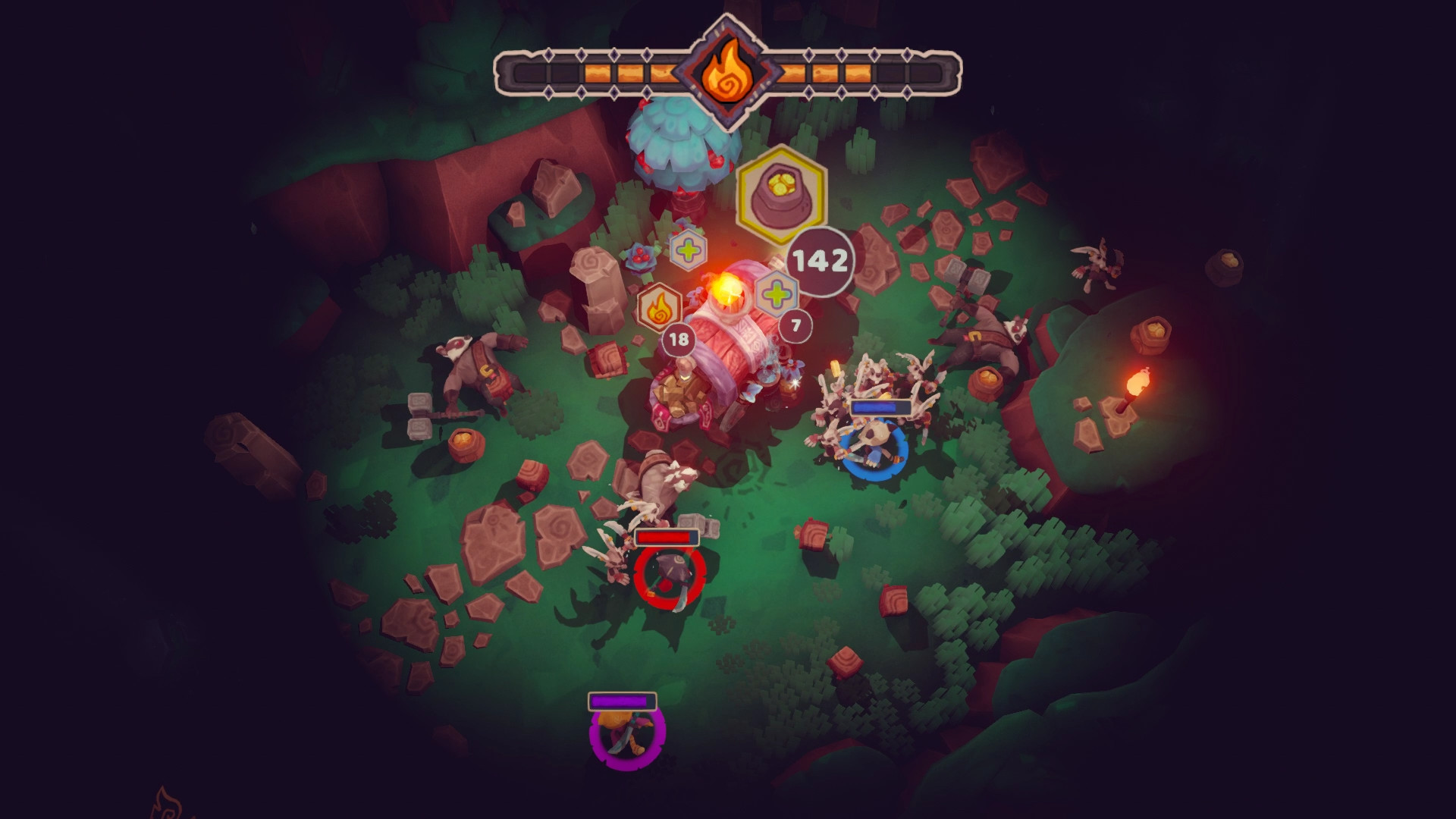Click the fire hexagon icon above the caravan

(661, 309)
